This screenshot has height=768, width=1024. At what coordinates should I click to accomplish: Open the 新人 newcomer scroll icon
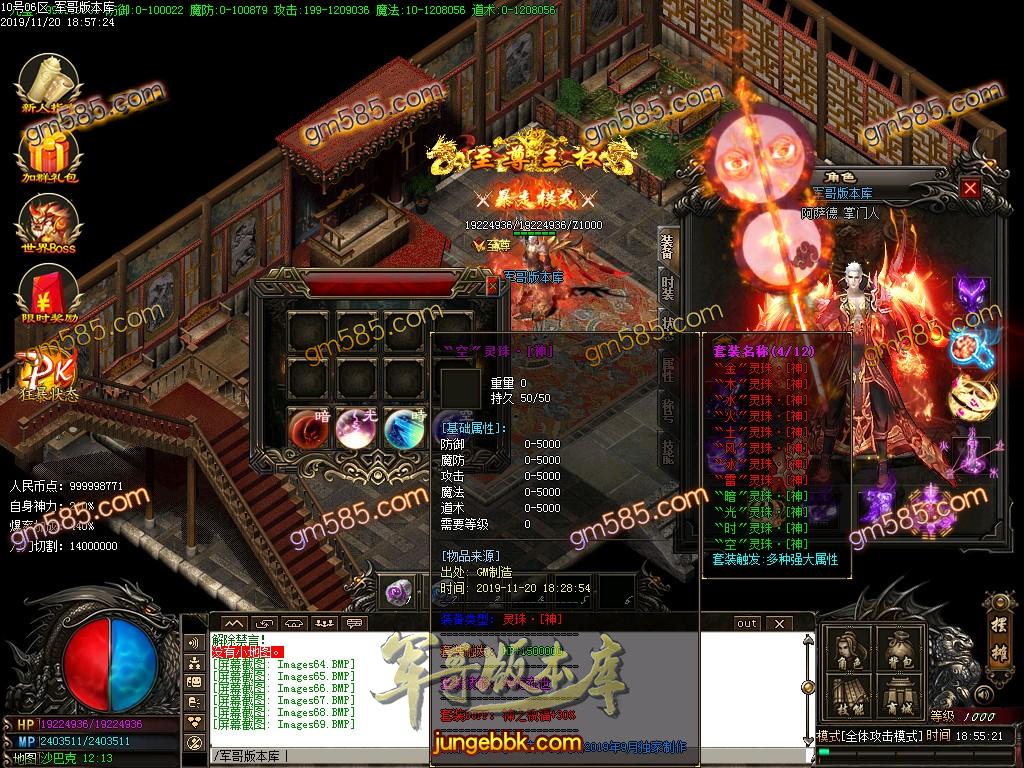point(48,82)
